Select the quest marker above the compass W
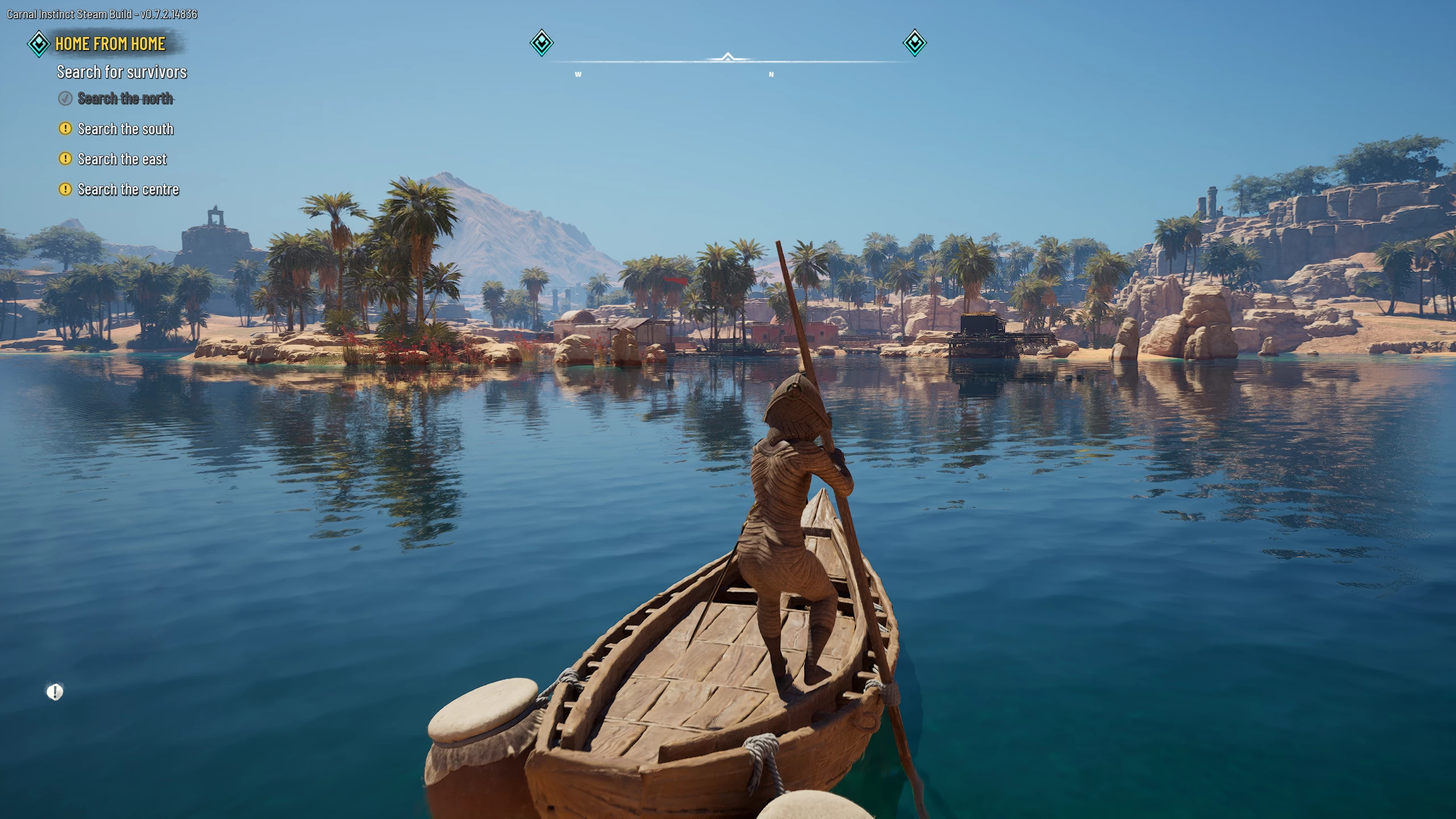The image size is (1456, 819). (x=541, y=43)
